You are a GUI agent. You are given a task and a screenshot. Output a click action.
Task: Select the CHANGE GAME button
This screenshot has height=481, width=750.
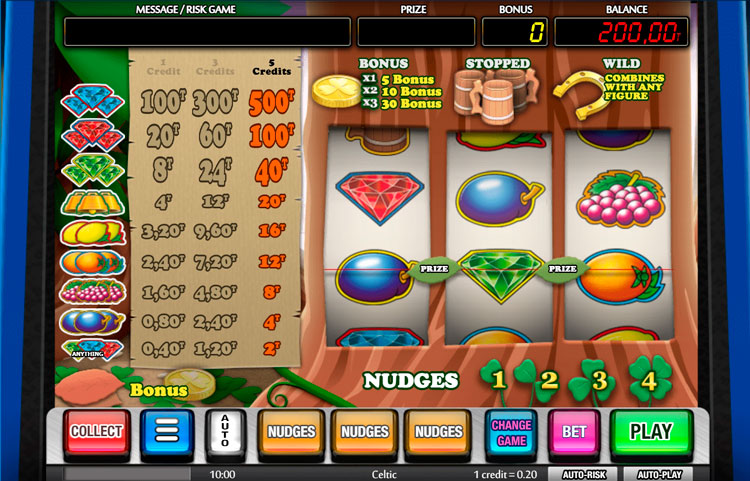(511, 432)
